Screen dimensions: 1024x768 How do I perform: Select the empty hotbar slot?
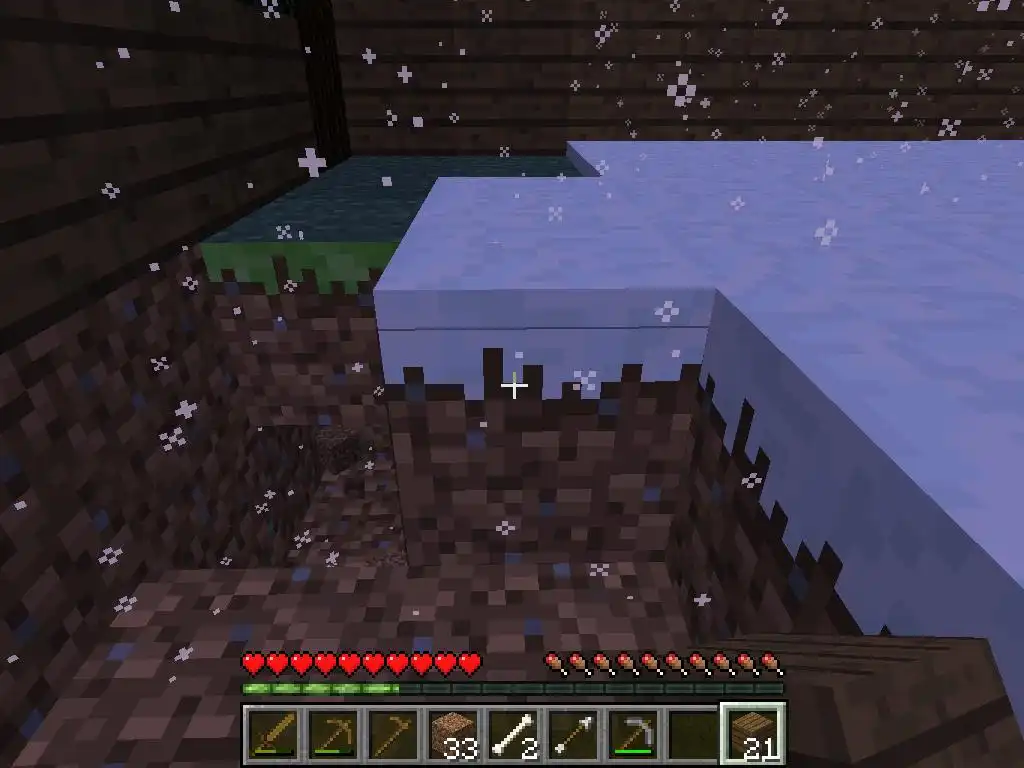[x=694, y=735]
